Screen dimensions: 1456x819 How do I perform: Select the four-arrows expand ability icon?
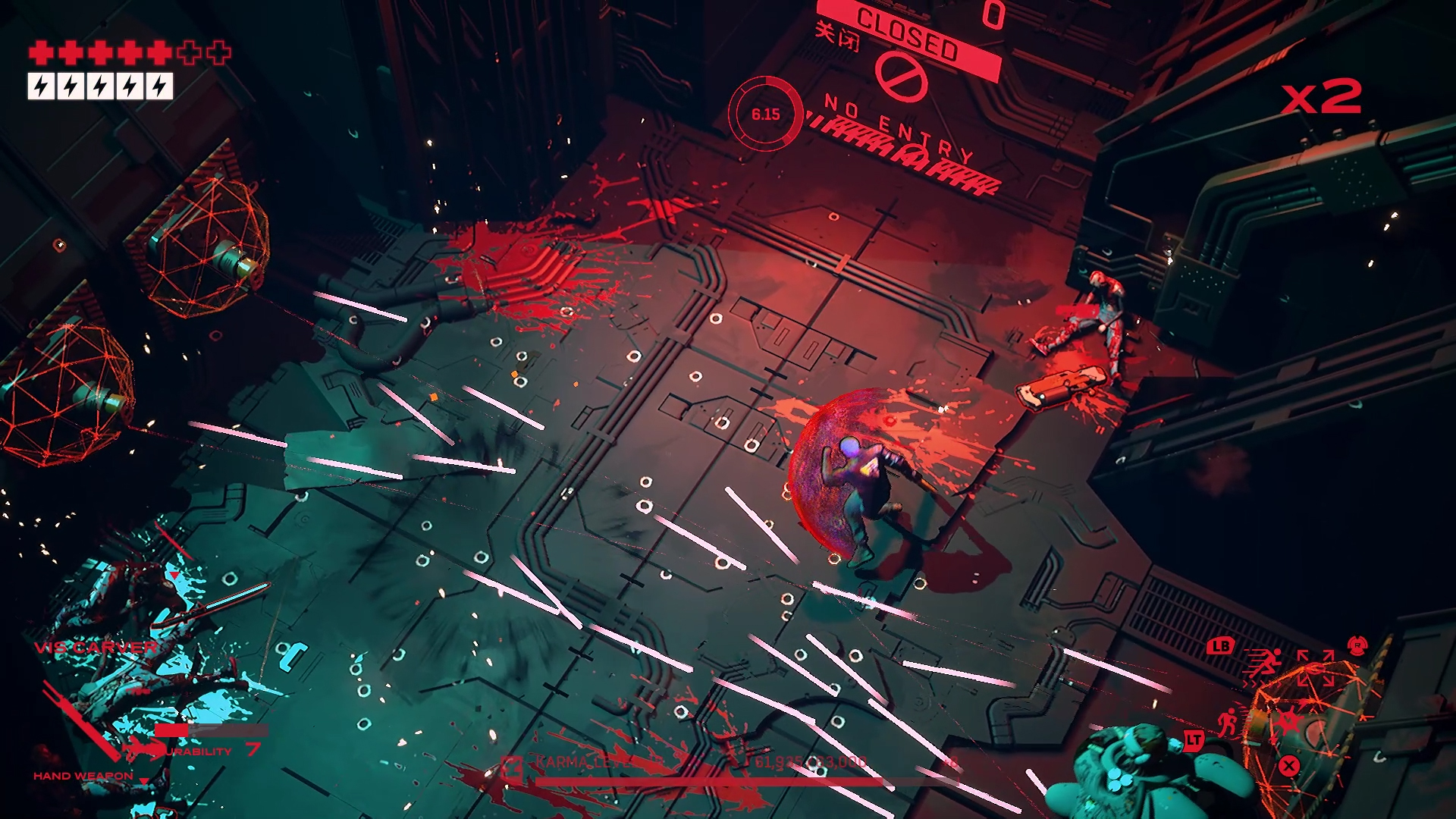[x=1315, y=667]
